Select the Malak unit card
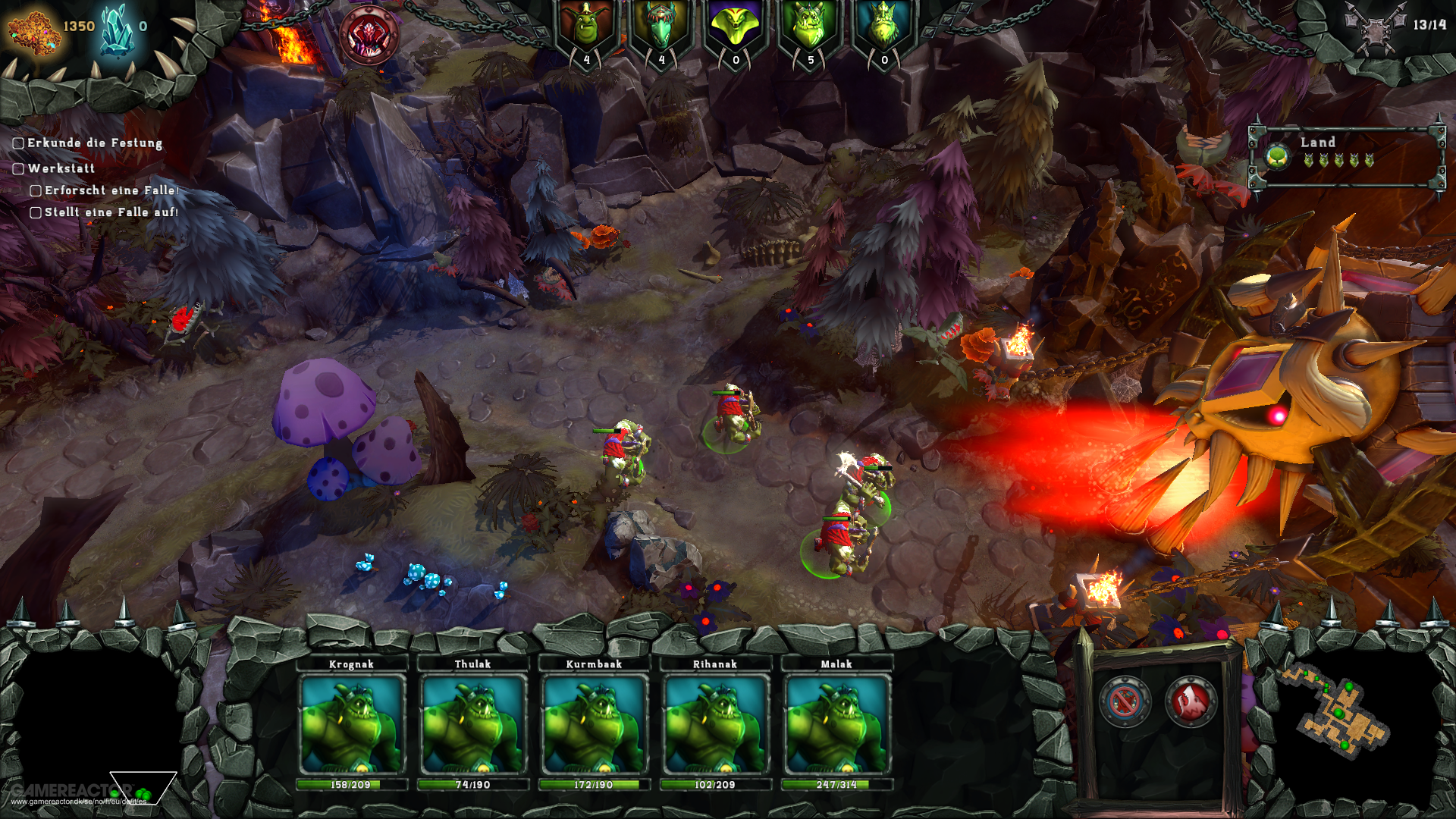Screen dimensions: 1456x819 pyautogui.click(x=836, y=724)
